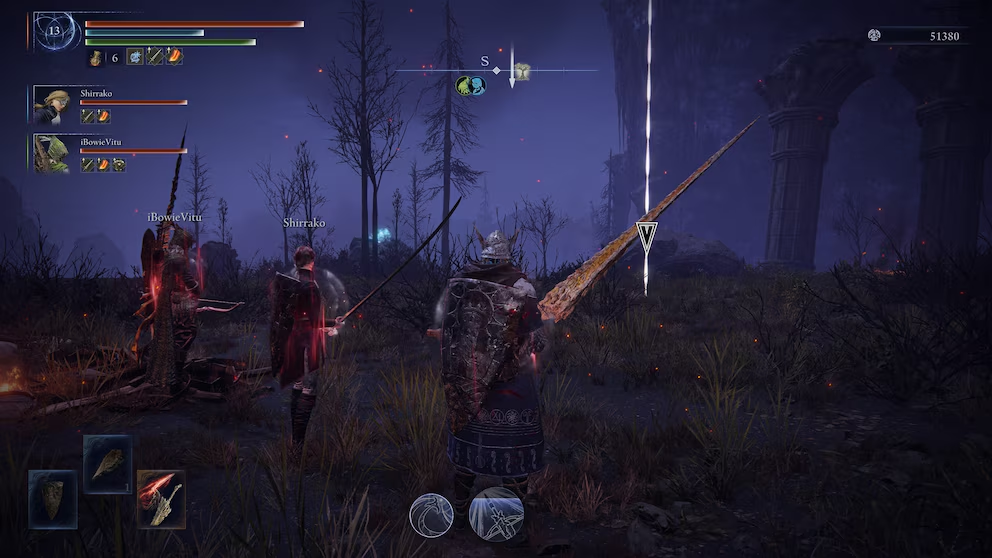992x558 pixels.
Task: Click the golden tree marker on the compass
Action: tap(521, 71)
